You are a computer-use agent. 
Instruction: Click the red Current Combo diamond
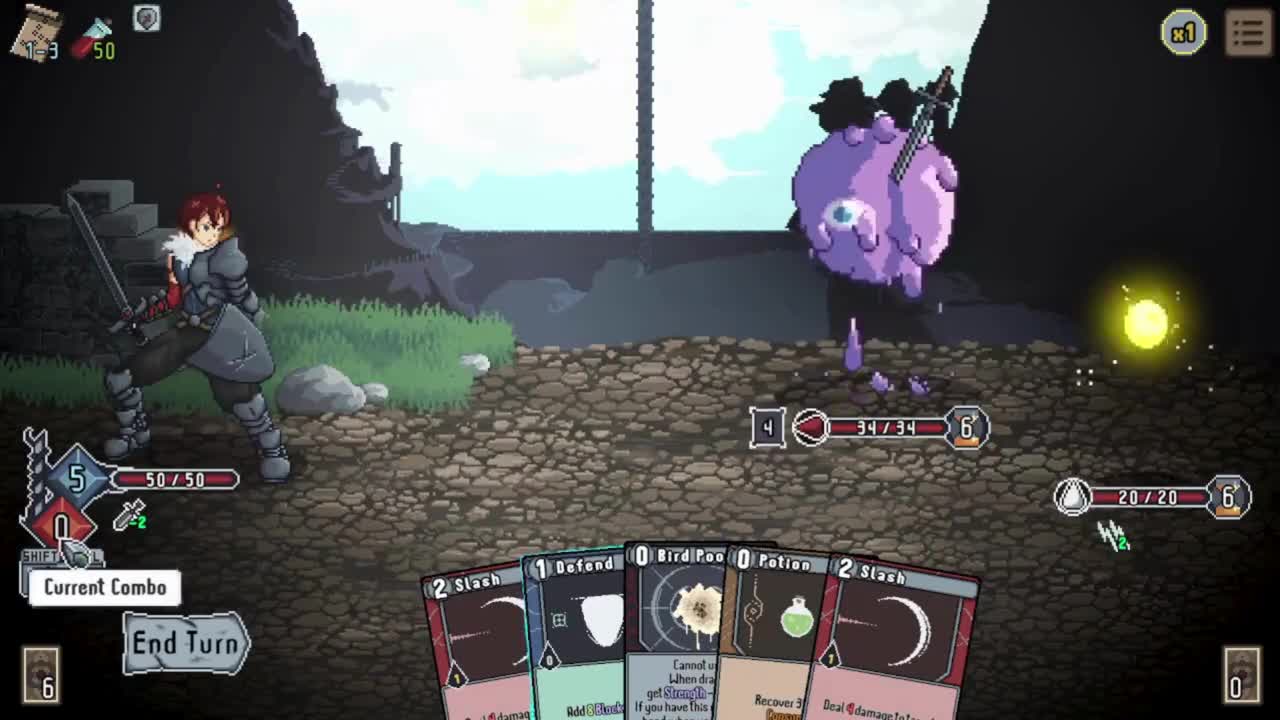(61, 526)
